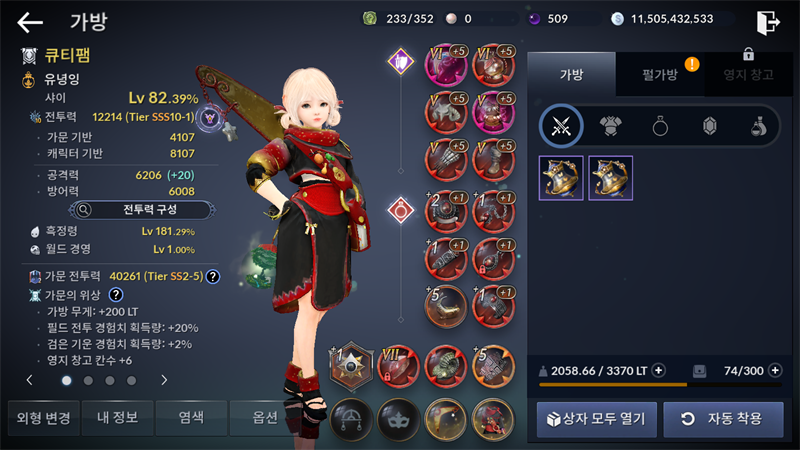Click the 외형 변경 button
Image resolution: width=800 pixels, height=450 pixels.
[x=40, y=418]
